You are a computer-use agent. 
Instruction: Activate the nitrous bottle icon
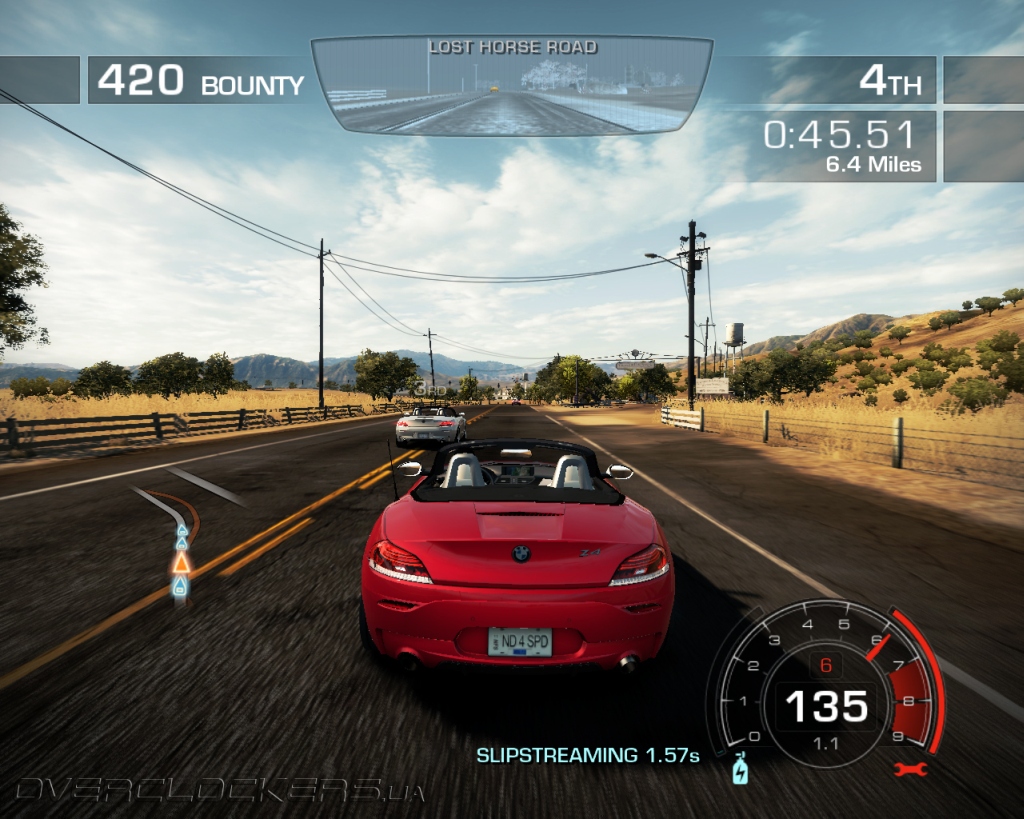[740, 769]
